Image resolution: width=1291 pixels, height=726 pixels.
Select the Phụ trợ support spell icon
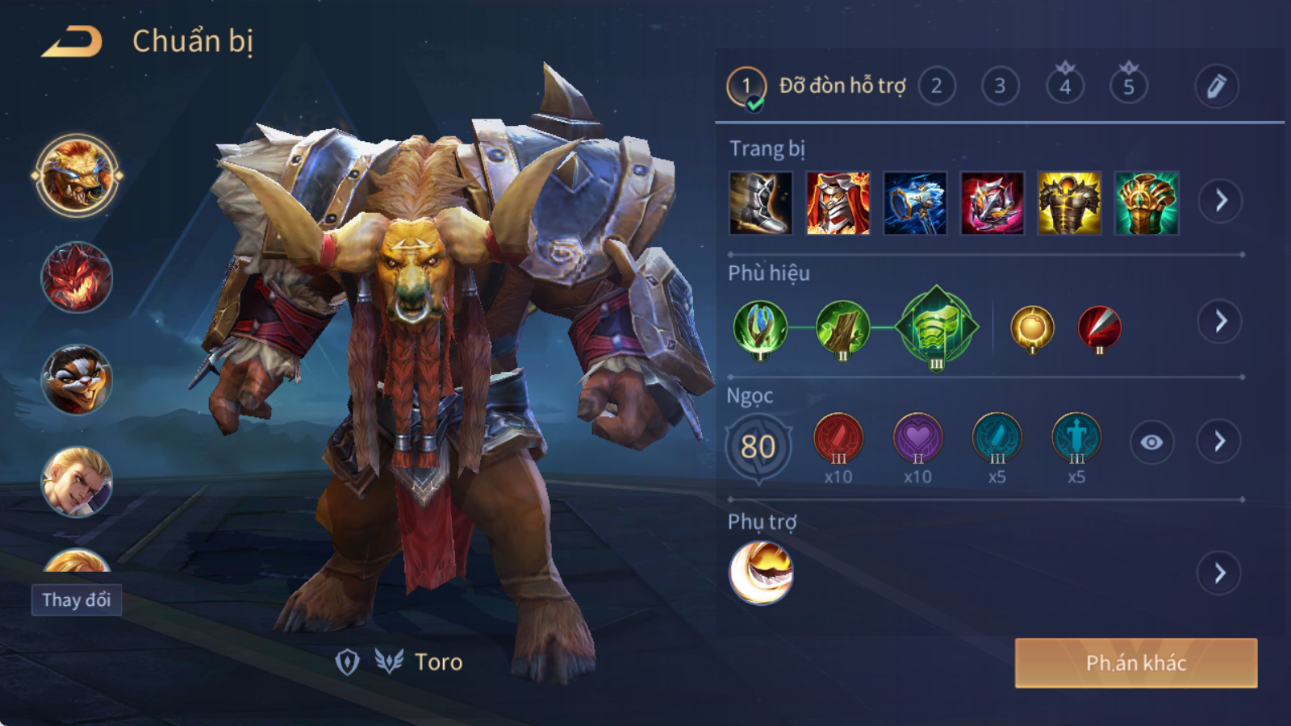click(x=761, y=573)
